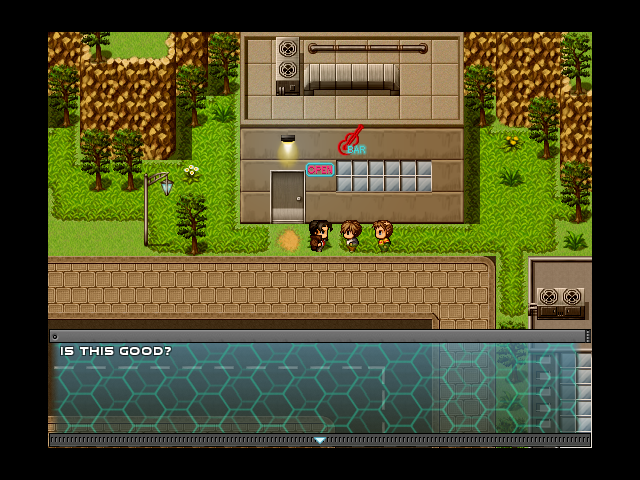Click the dialogue continue arrow
Viewport: 640px width, 480px height.
point(320,440)
